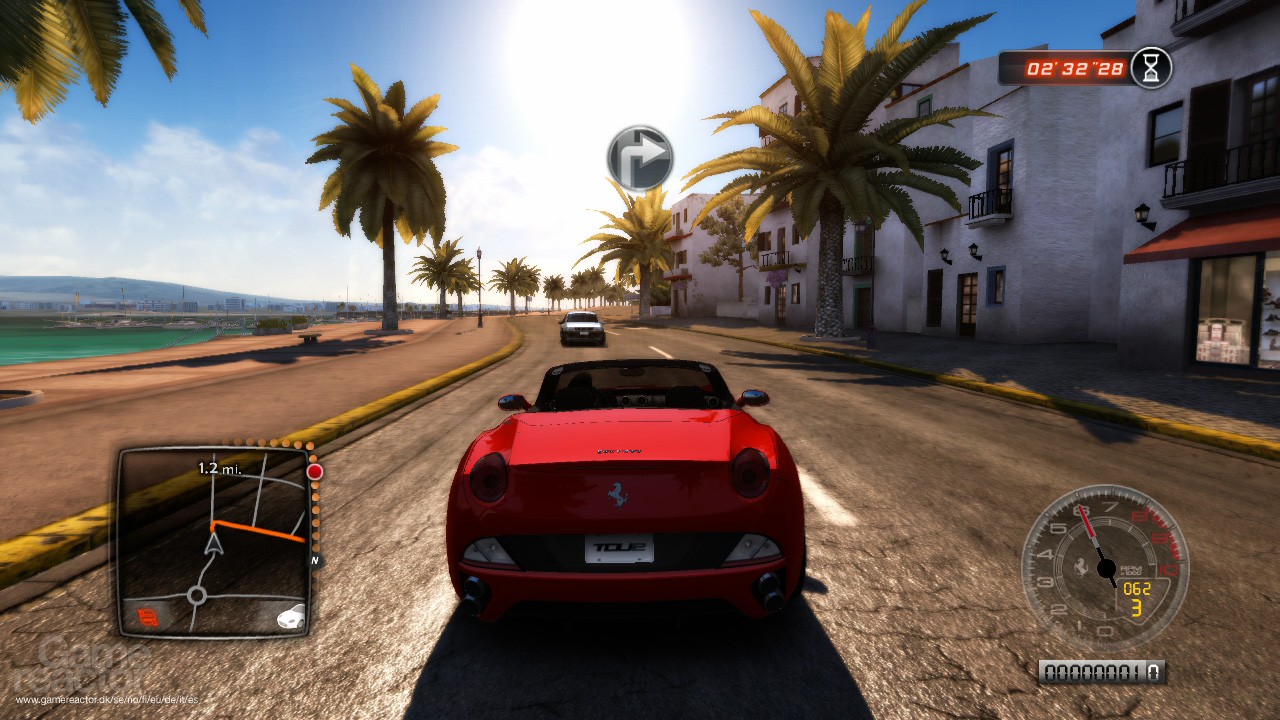Click the red logo icon on the minimap
Screen dimensions: 1280x720
point(147,615)
